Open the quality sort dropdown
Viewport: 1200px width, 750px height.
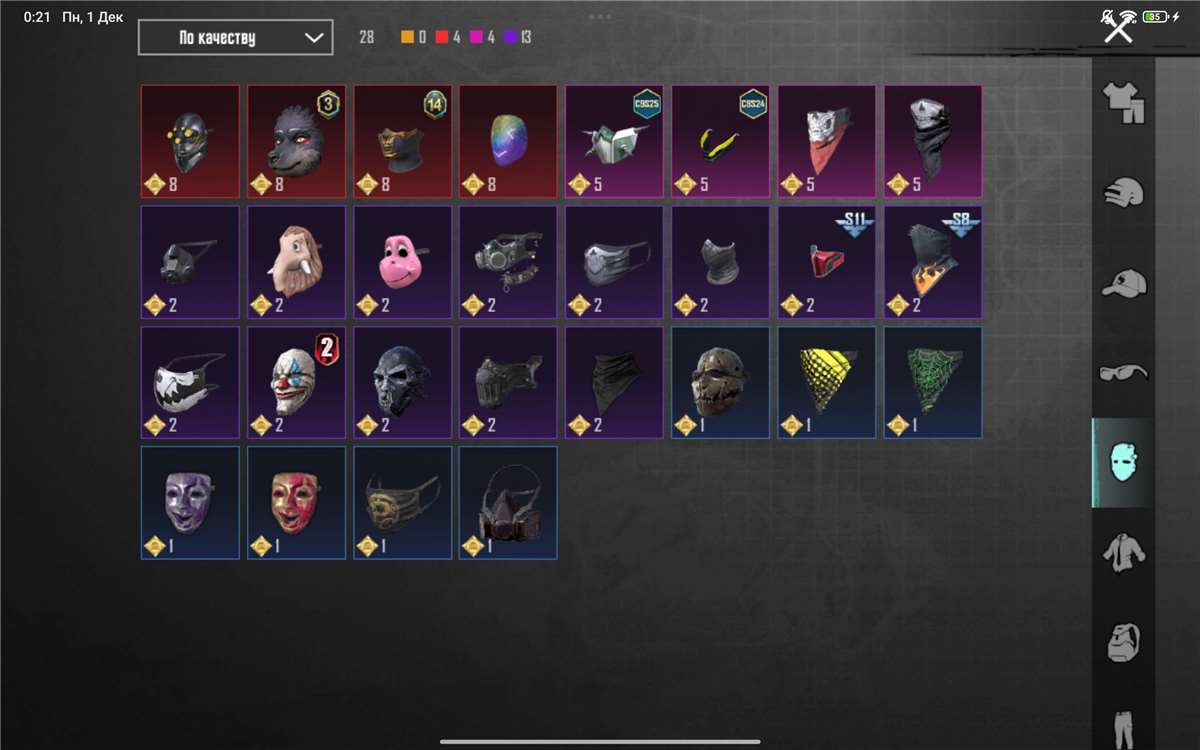click(x=235, y=38)
